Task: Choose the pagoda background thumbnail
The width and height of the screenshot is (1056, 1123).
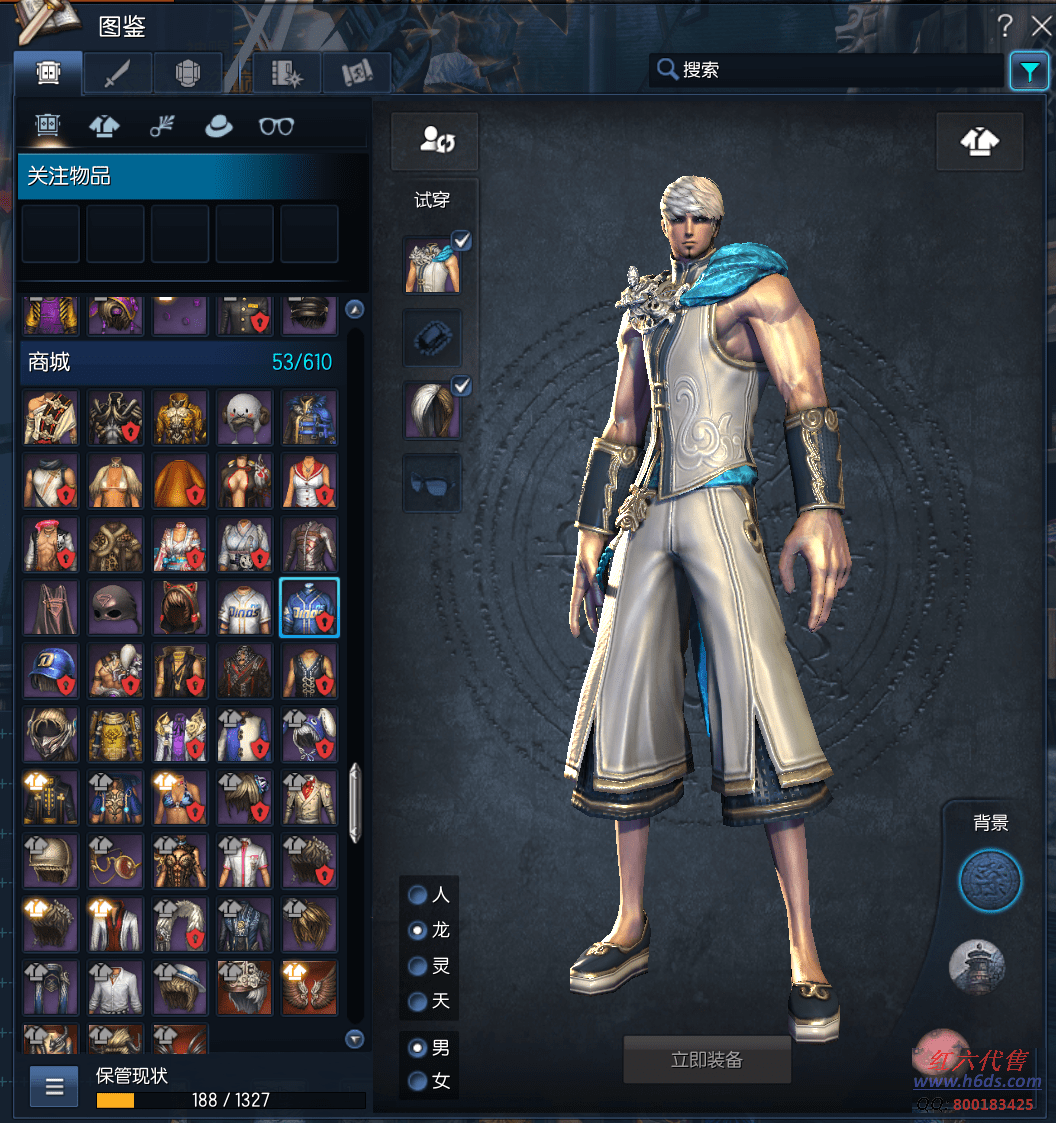Action: (x=976, y=967)
